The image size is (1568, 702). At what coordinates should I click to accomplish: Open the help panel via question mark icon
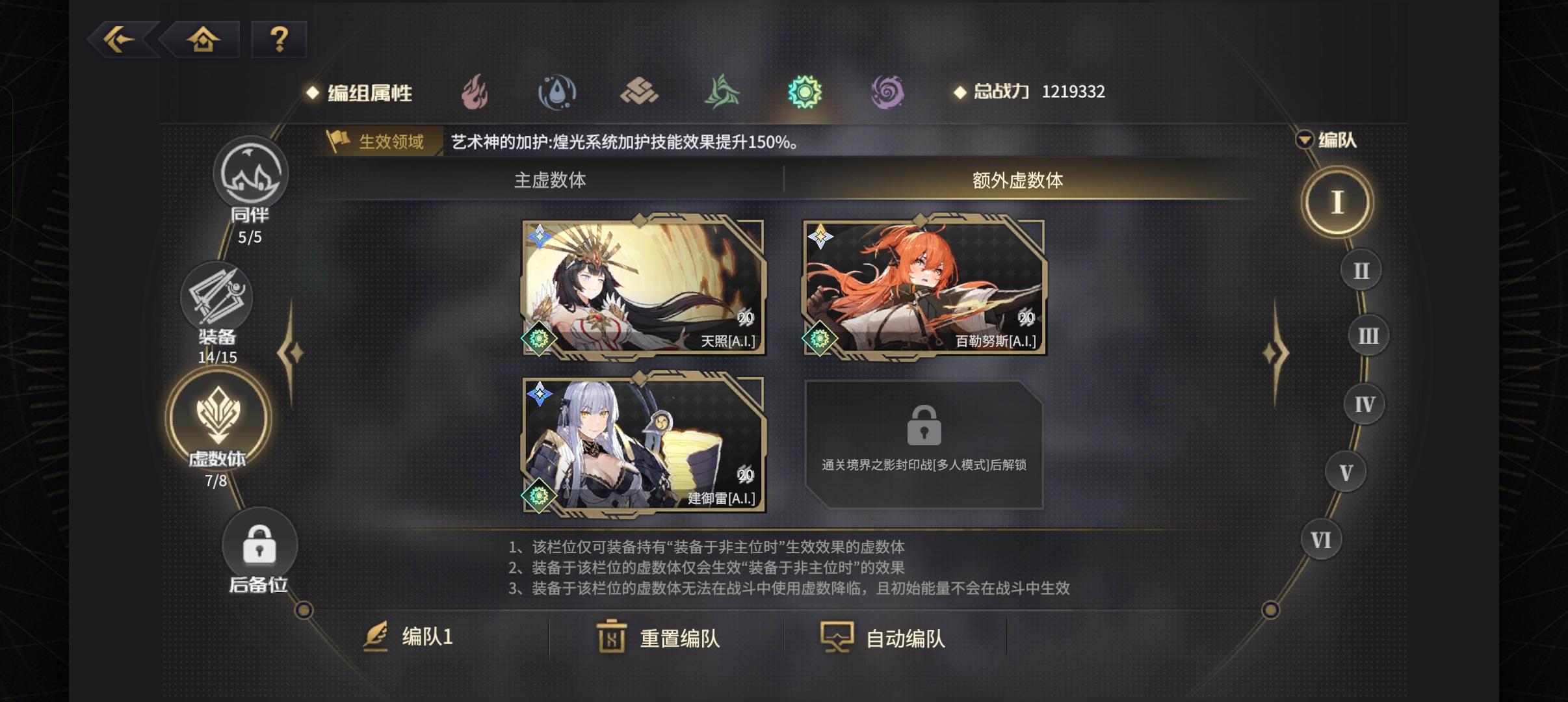pos(280,39)
